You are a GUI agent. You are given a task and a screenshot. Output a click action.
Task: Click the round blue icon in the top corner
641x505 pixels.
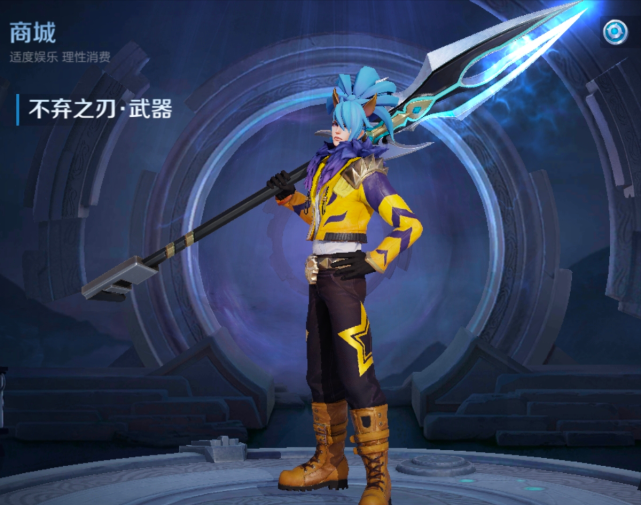click(614, 32)
